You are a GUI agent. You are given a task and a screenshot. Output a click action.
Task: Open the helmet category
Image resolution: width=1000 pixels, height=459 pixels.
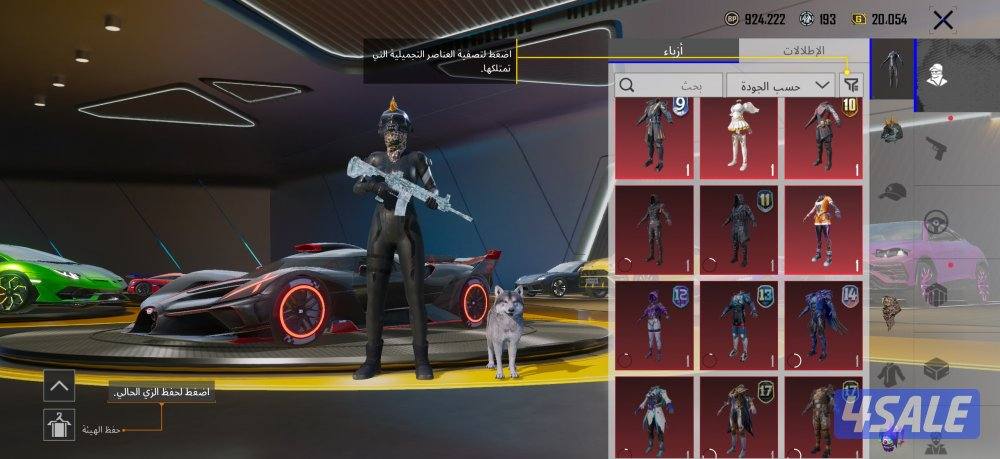point(892,130)
